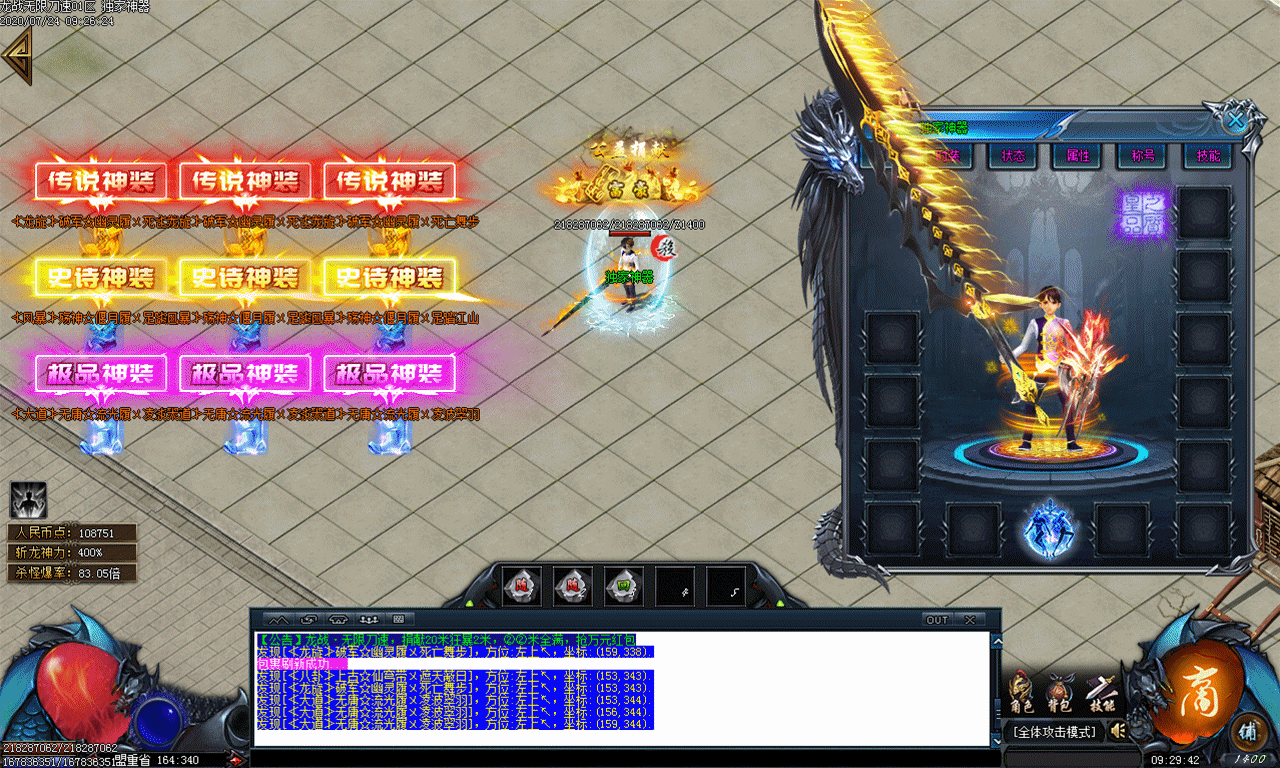Image resolution: width=1280 pixels, height=768 pixels.
Task: Close the character equipment panel
Action: (1236, 121)
